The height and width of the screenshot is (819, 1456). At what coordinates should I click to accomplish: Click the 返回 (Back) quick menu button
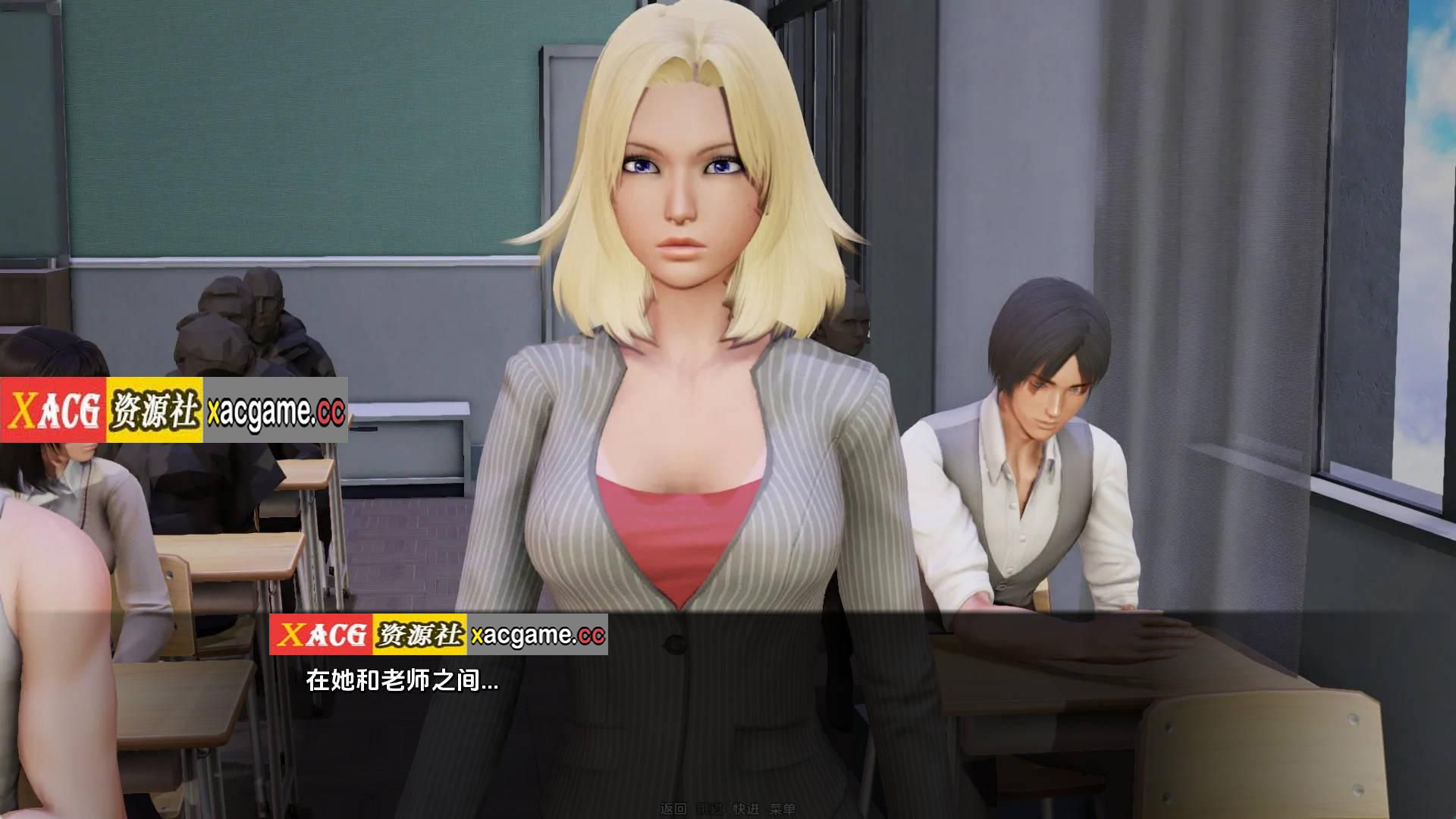(673, 809)
